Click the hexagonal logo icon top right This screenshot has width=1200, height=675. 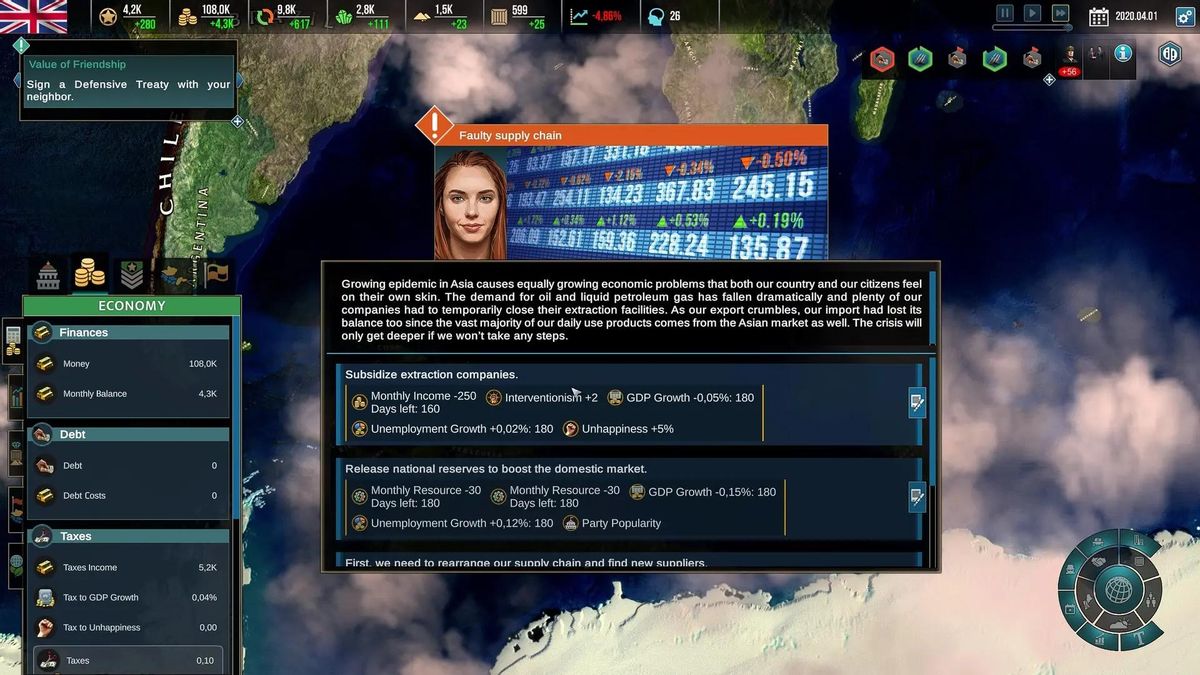tap(1169, 54)
